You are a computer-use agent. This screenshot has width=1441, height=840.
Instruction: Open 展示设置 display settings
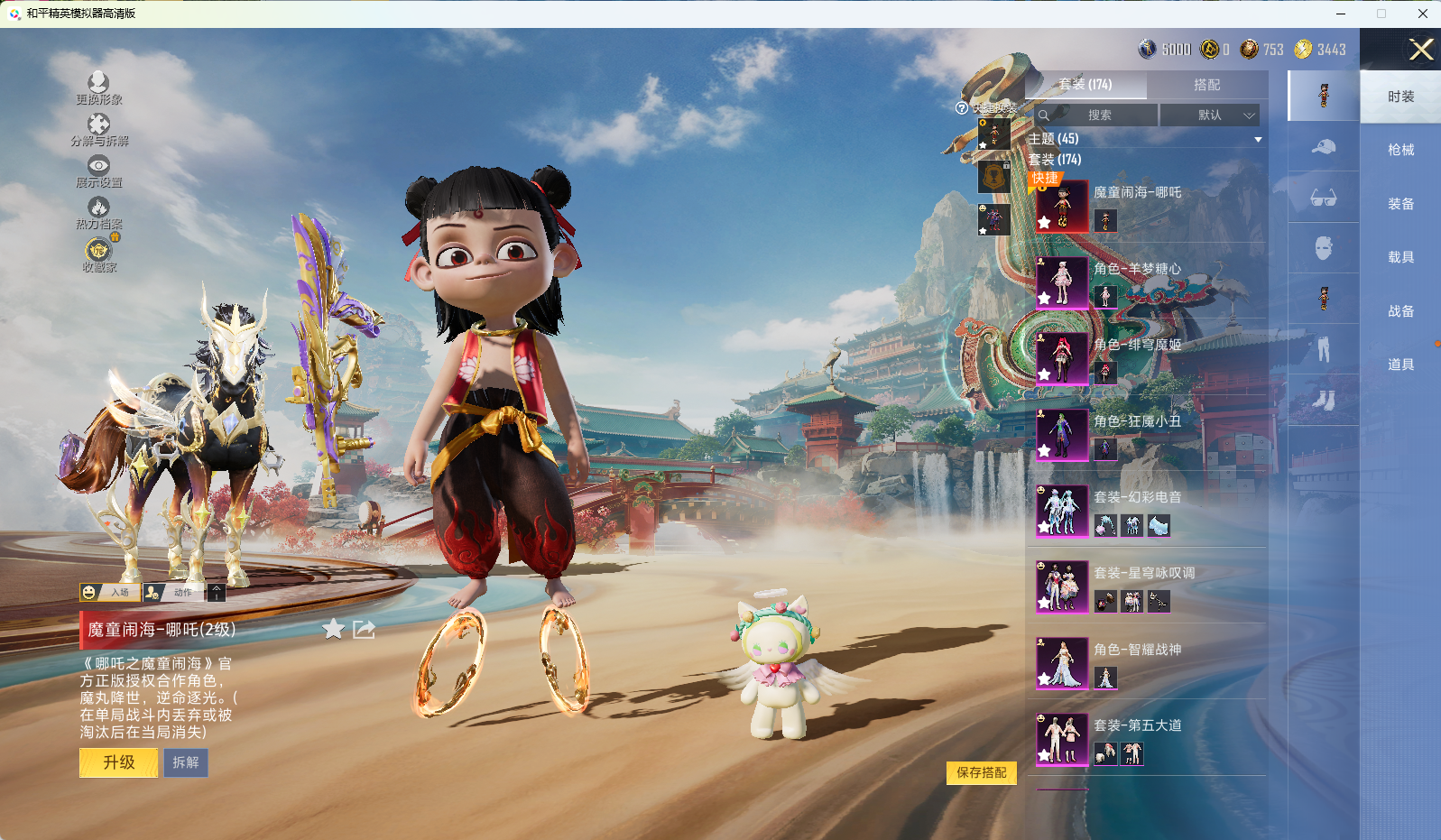pos(98,171)
